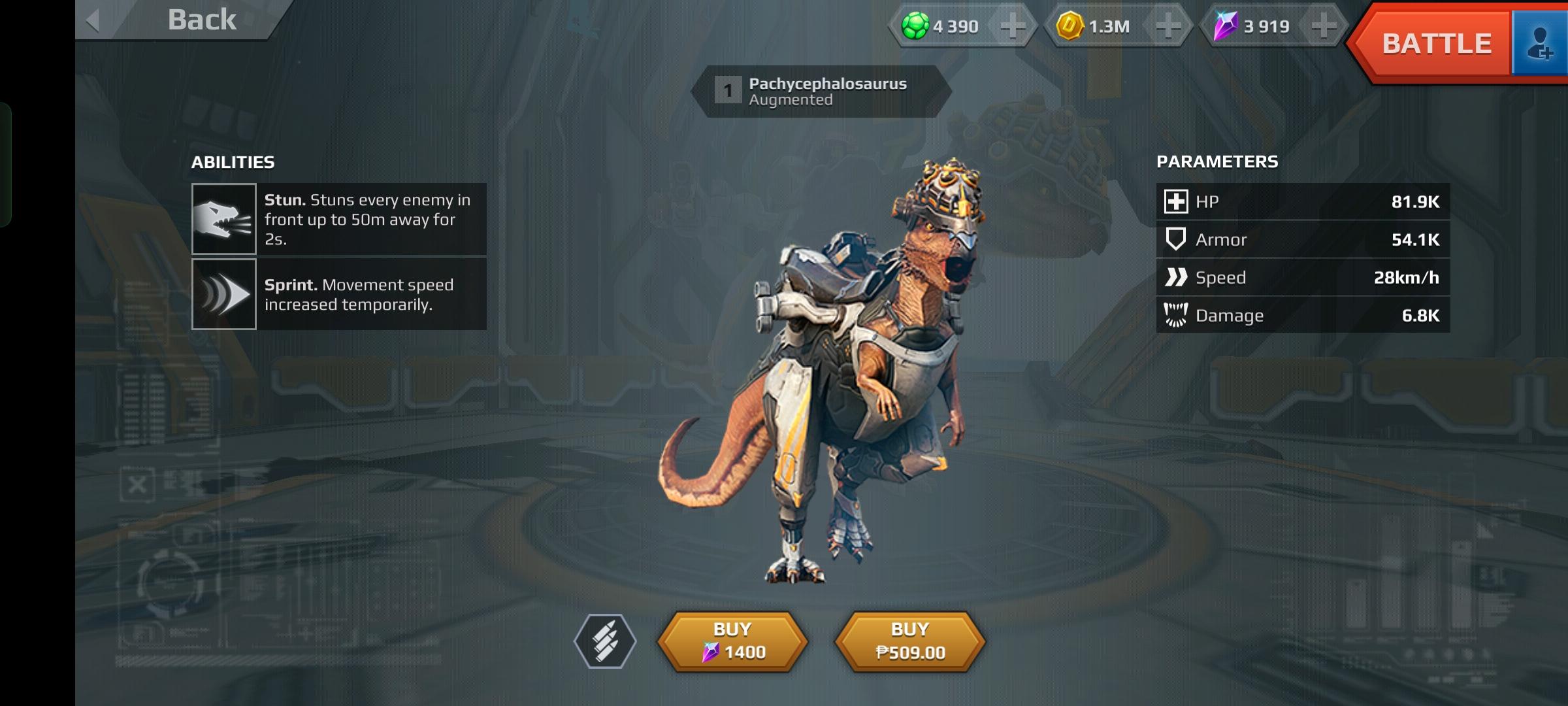Image resolution: width=1568 pixels, height=706 pixels.
Task: Go back to the previous screen
Action: (176, 20)
